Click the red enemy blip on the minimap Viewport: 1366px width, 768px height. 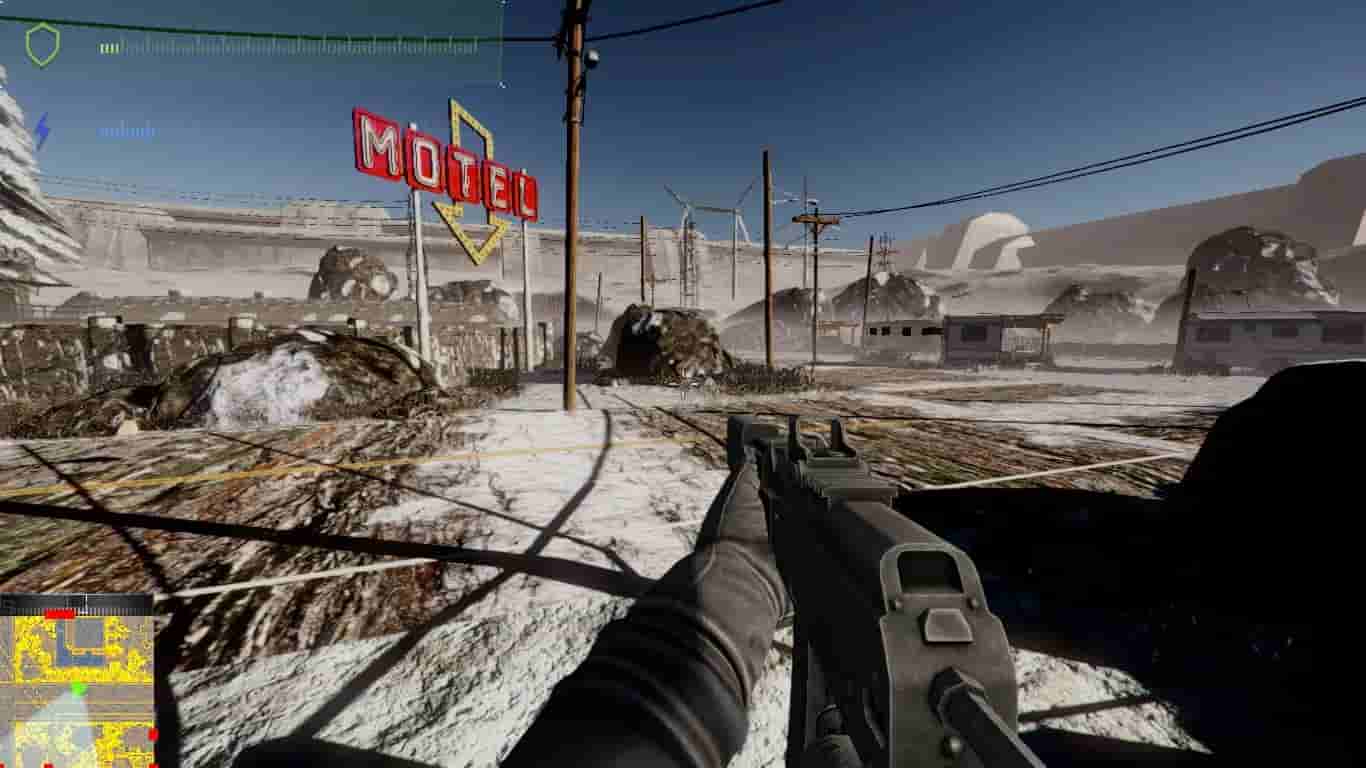pyautogui.click(x=152, y=734)
